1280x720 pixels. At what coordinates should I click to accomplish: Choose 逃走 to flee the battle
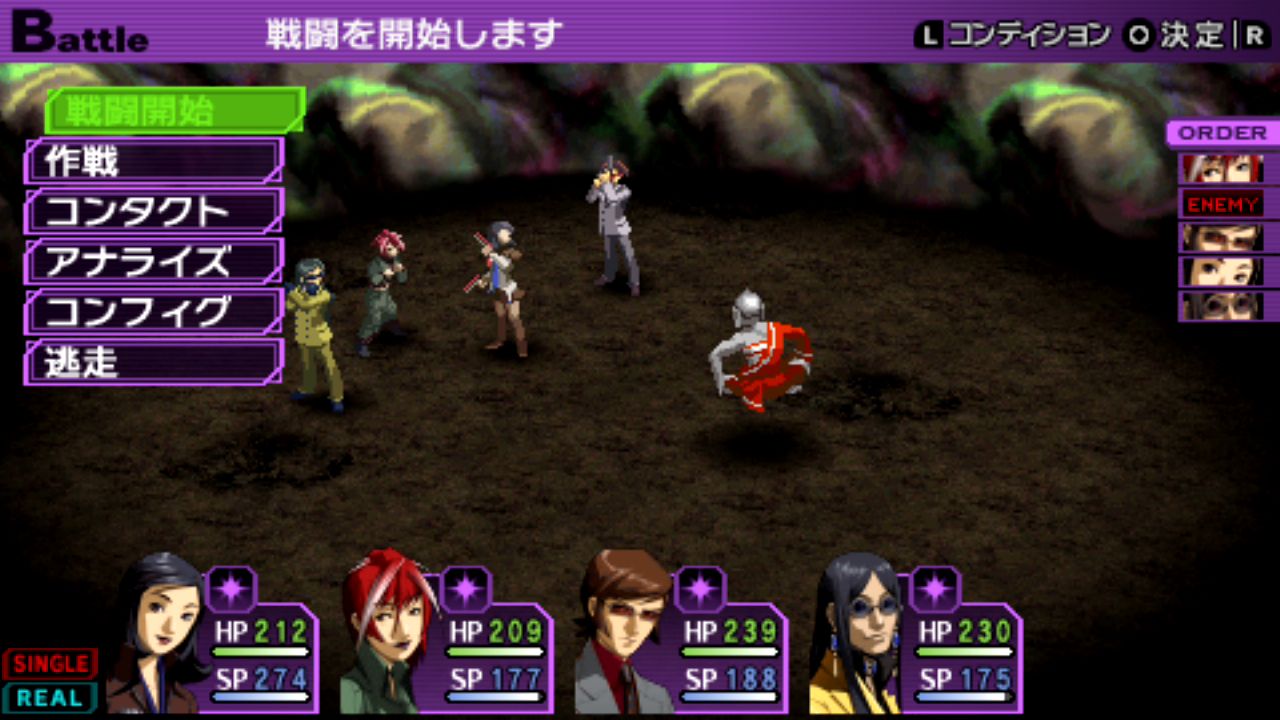(155, 362)
